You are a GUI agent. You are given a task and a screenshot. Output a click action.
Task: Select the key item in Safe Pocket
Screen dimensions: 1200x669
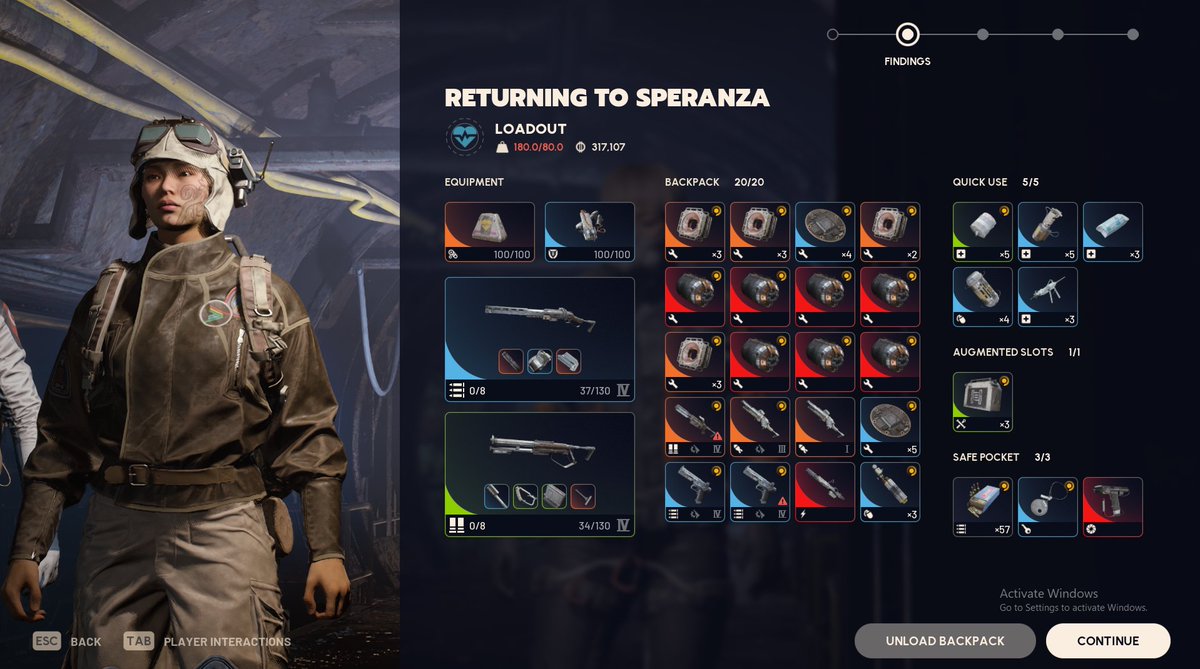click(1047, 507)
